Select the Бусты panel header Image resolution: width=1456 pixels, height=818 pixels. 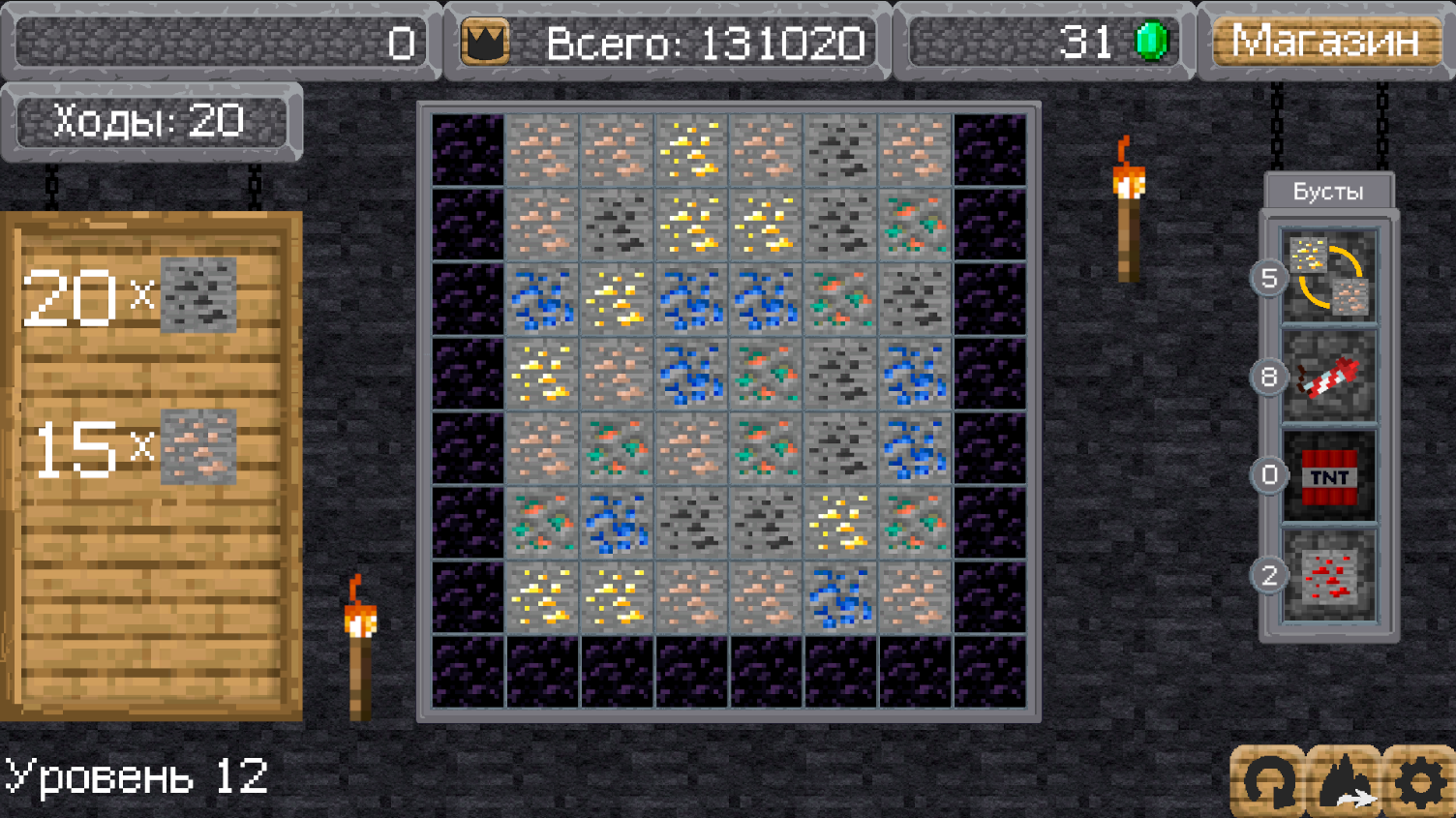1327,191
